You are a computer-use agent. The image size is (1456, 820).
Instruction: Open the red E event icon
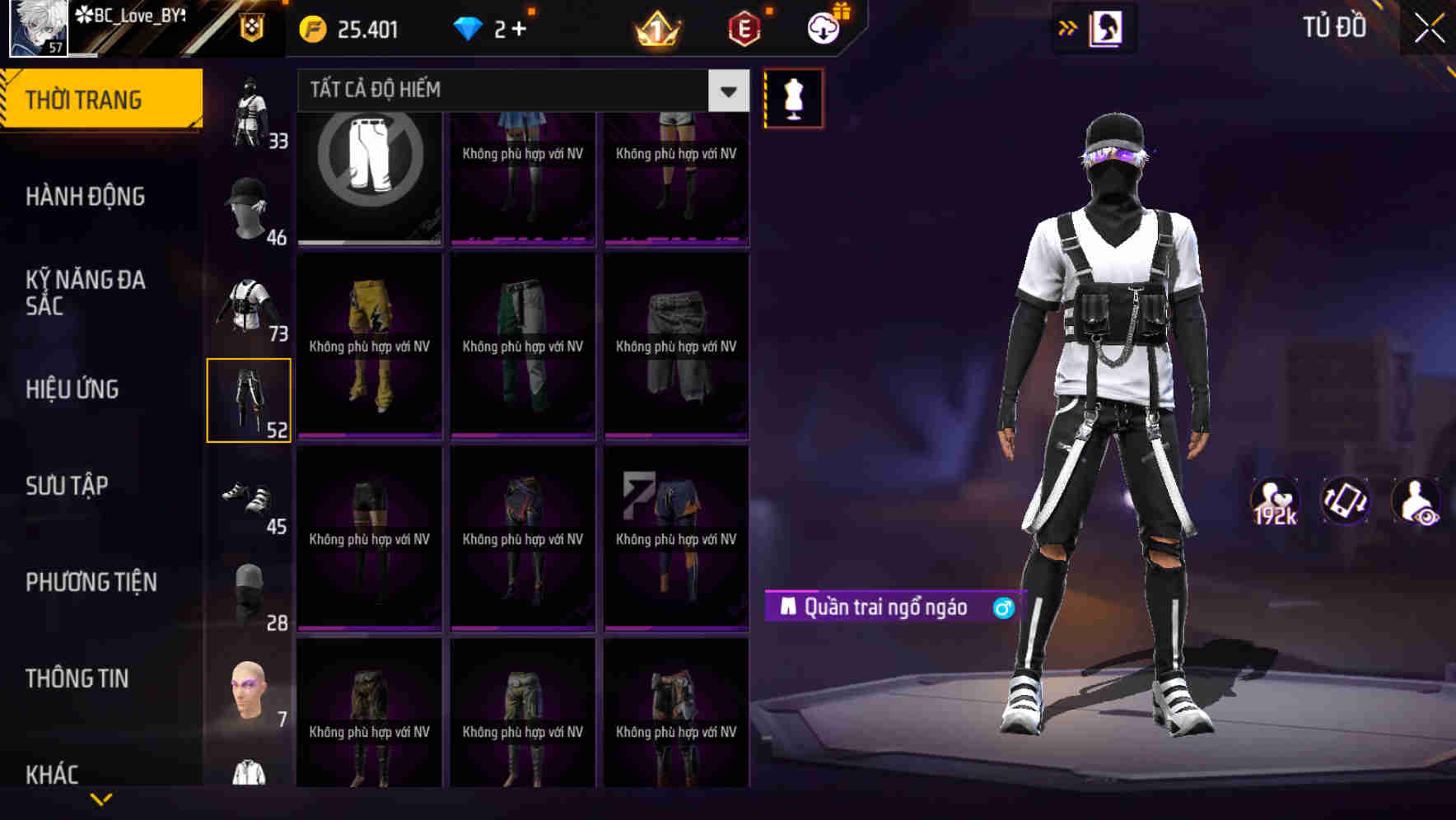(742, 30)
